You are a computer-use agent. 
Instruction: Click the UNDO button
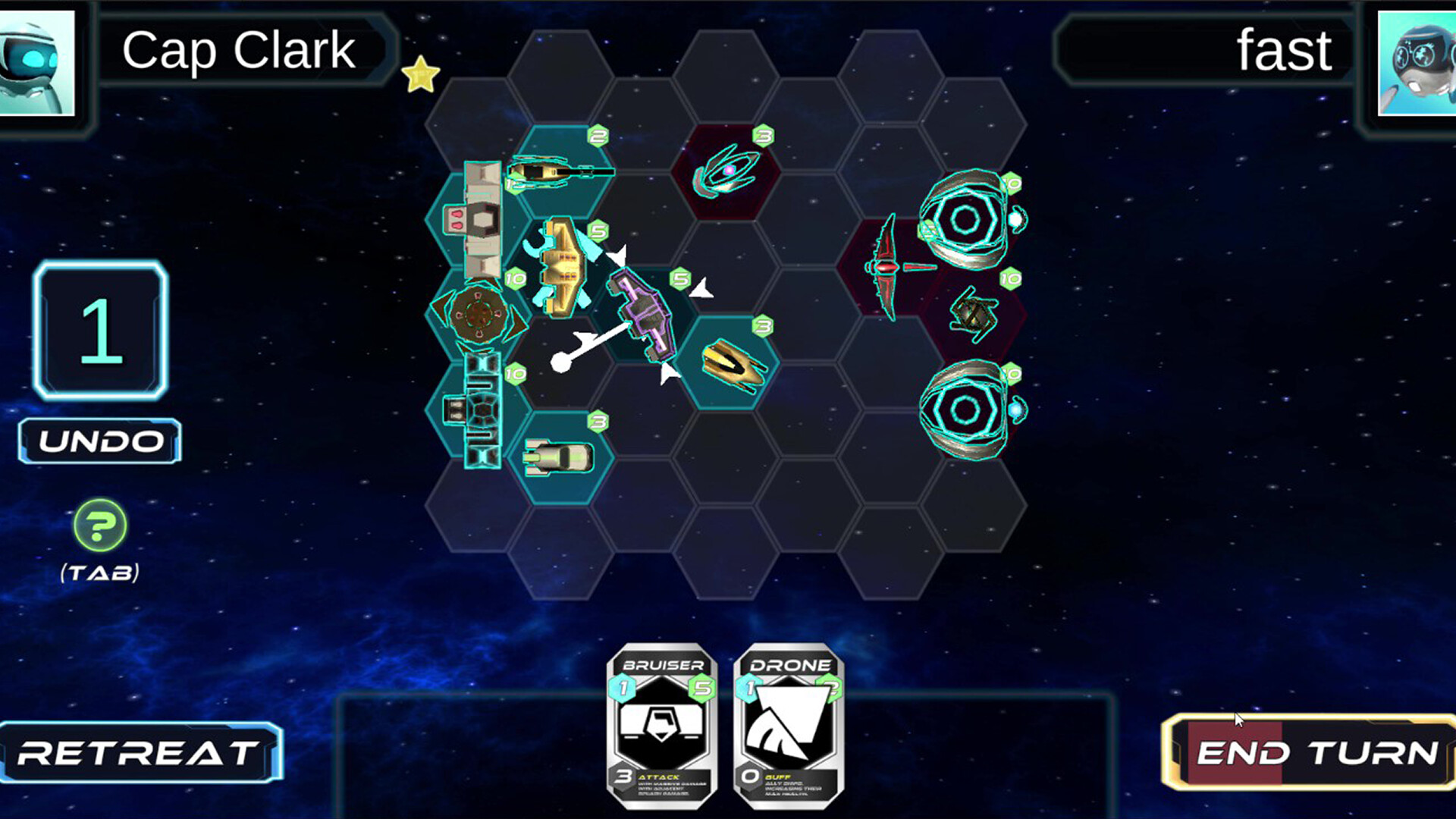(x=101, y=440)
